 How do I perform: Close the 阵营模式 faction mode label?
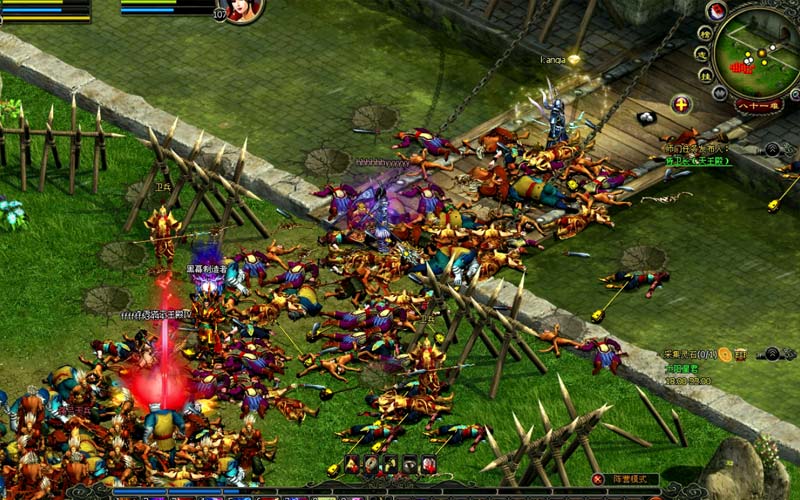(599, 480)
